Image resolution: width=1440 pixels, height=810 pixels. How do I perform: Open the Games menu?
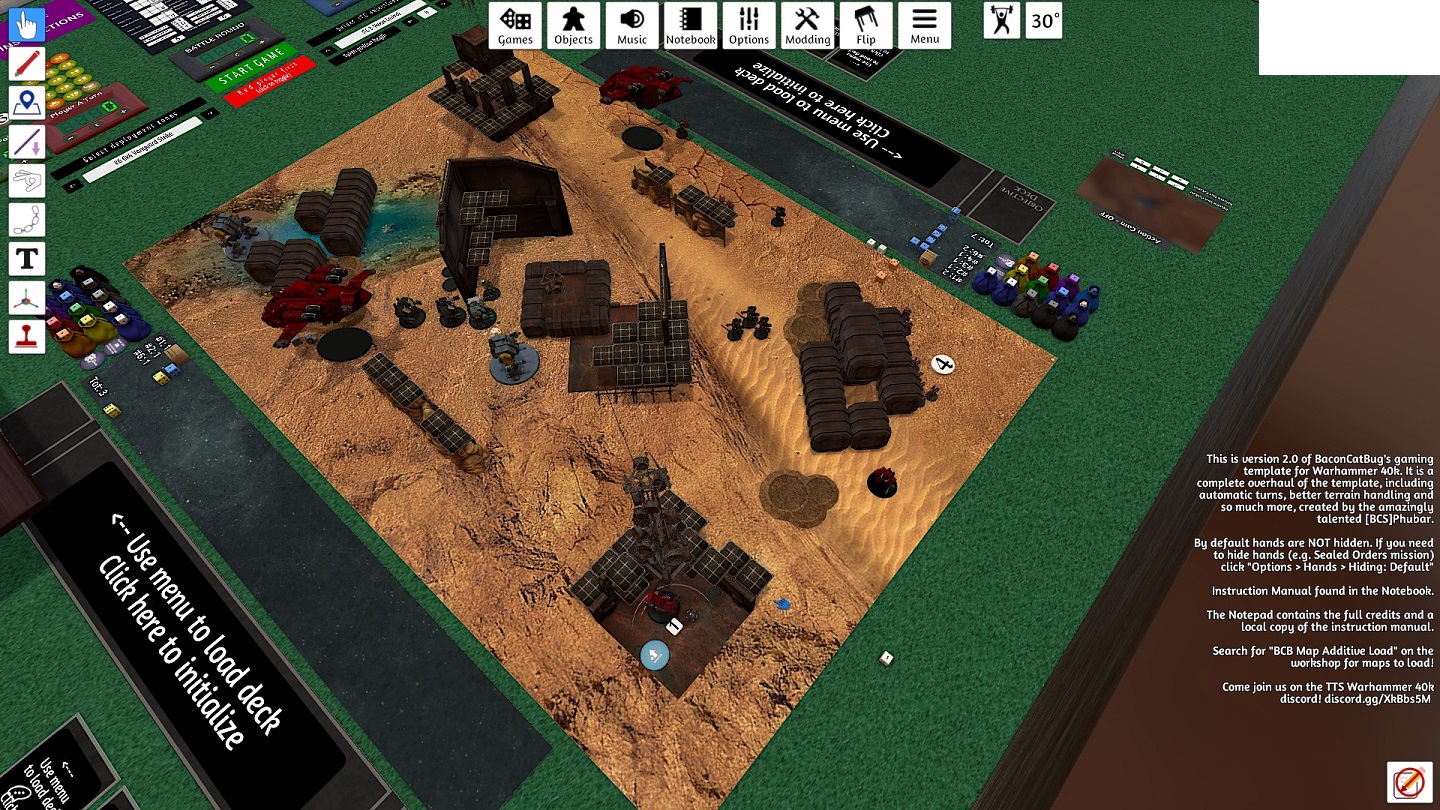(515, 25)
